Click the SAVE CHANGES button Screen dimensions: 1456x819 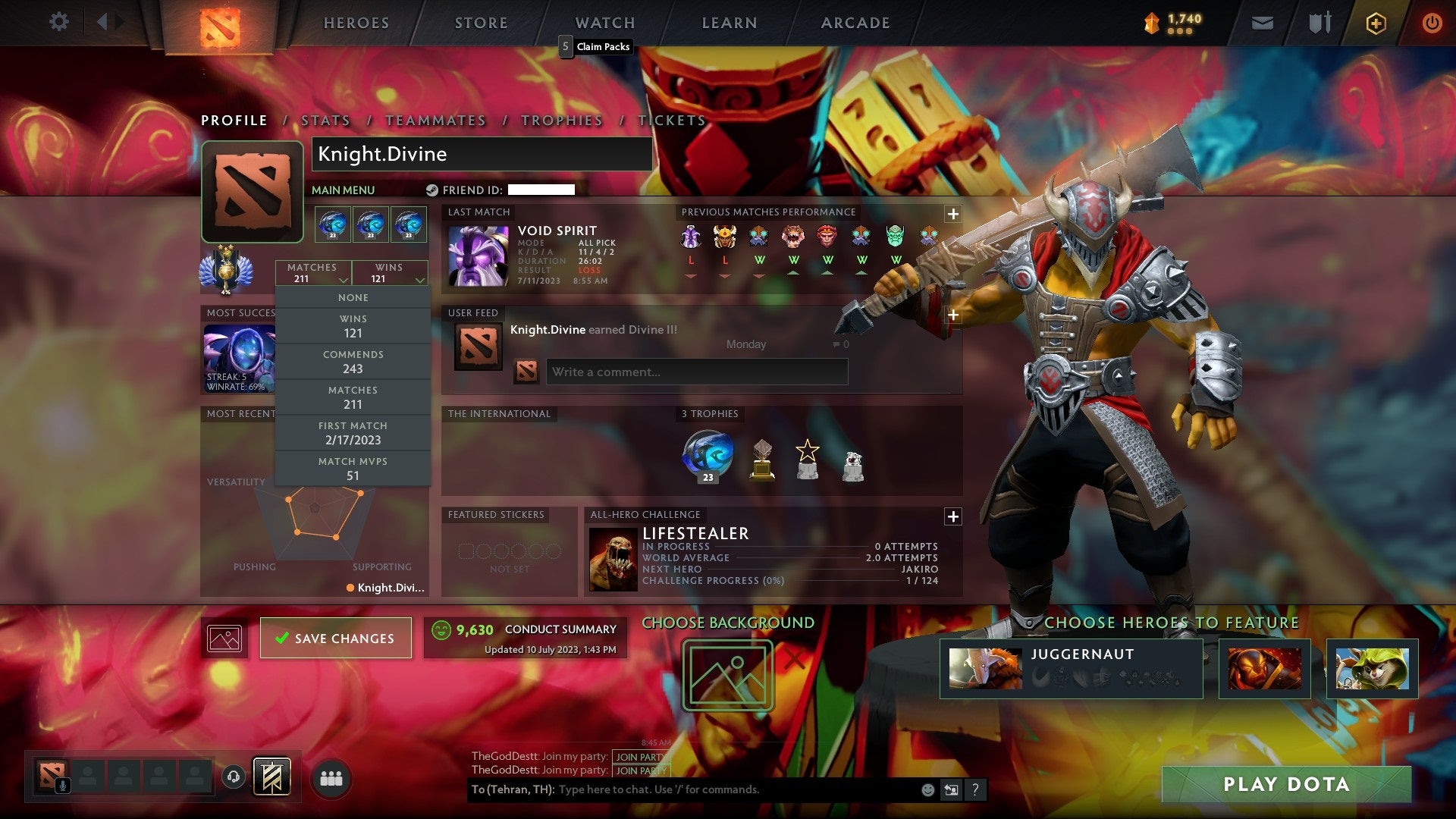(336, 638)
